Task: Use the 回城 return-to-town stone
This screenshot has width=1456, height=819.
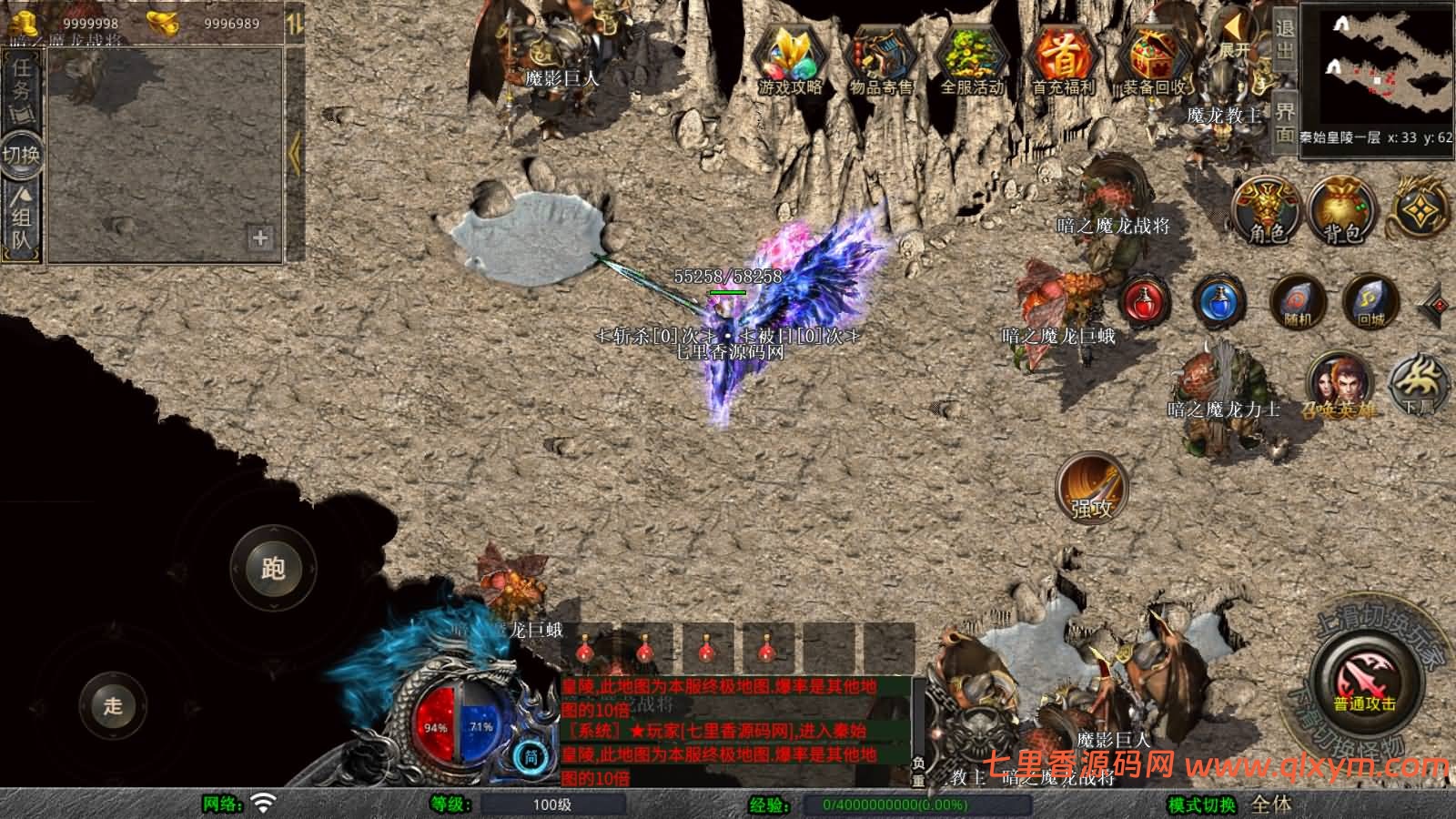Action: pos(1370,303)
